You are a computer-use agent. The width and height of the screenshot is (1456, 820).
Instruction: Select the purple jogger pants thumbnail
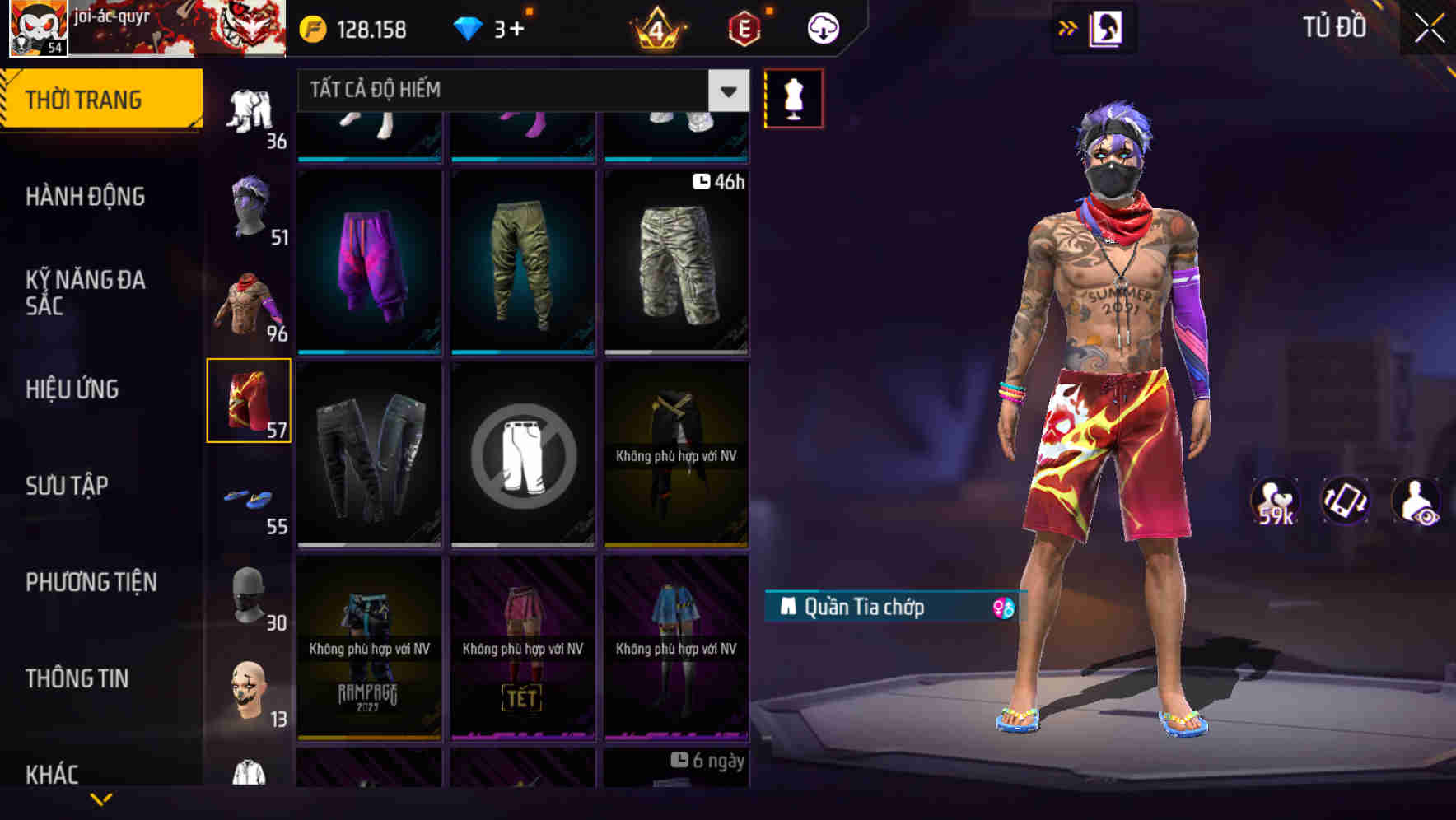[x=368, y=263]
